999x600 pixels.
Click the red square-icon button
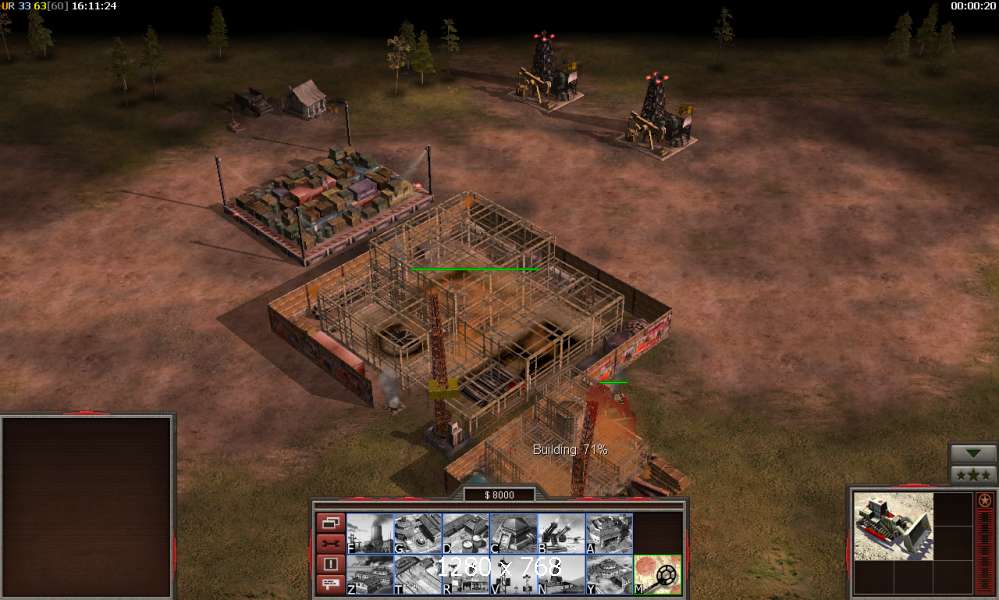coord(331,563)
